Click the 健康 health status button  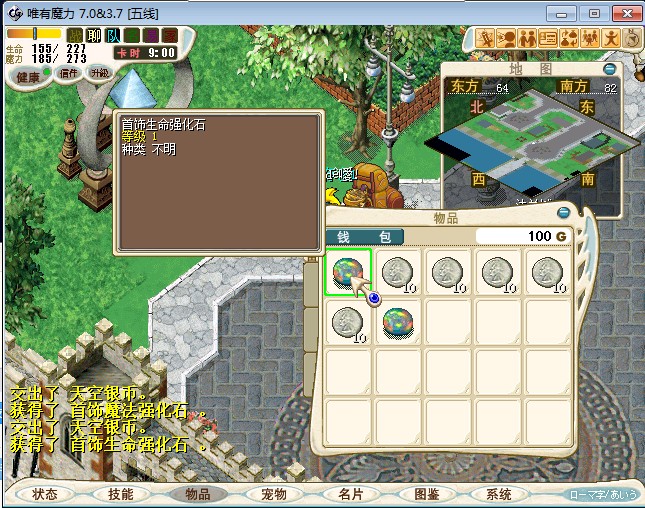tap(28, 77)
